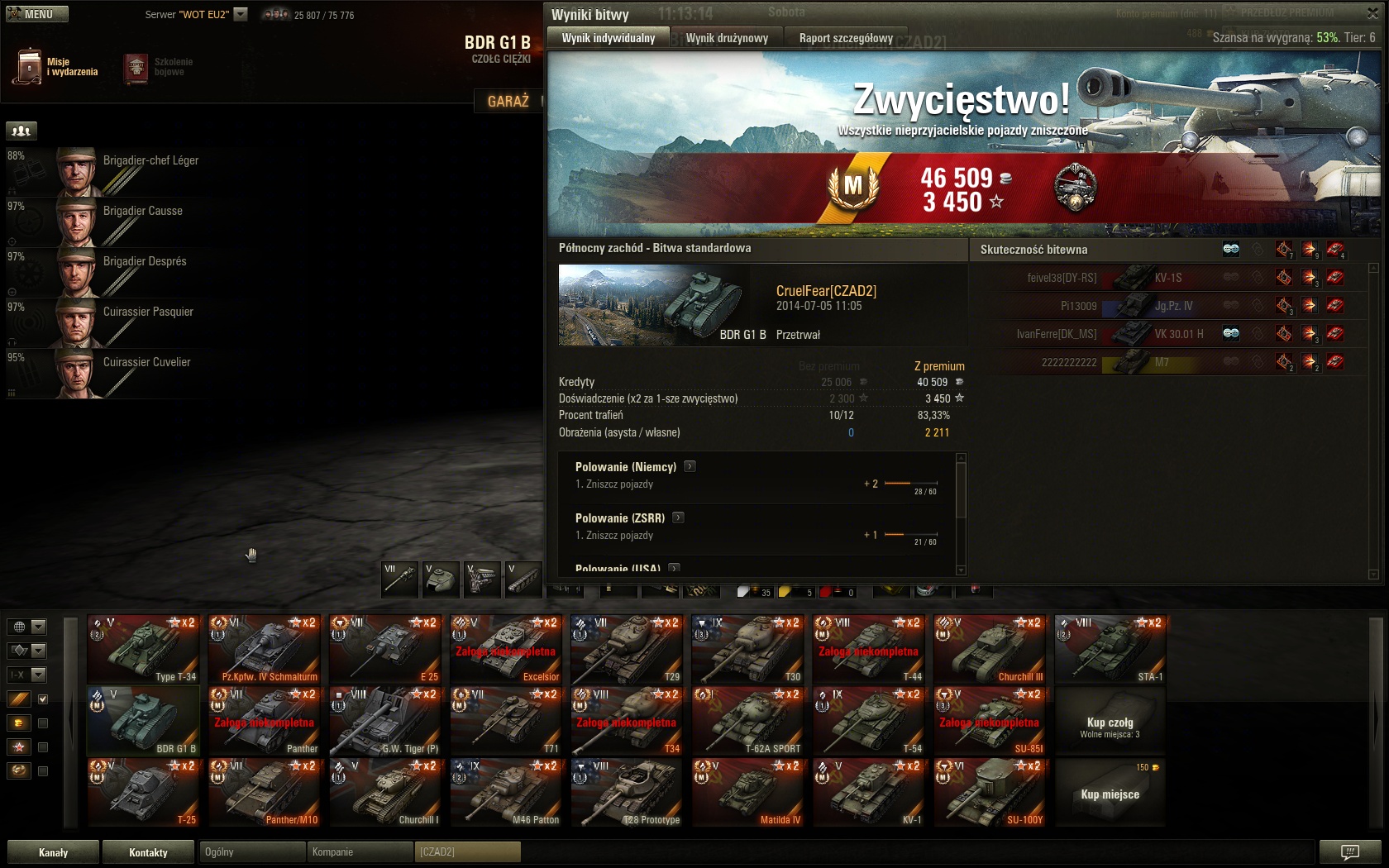Go to the GARAŻ tab
The height and width of the screenshot is (868, 1389).
(508, 101)
